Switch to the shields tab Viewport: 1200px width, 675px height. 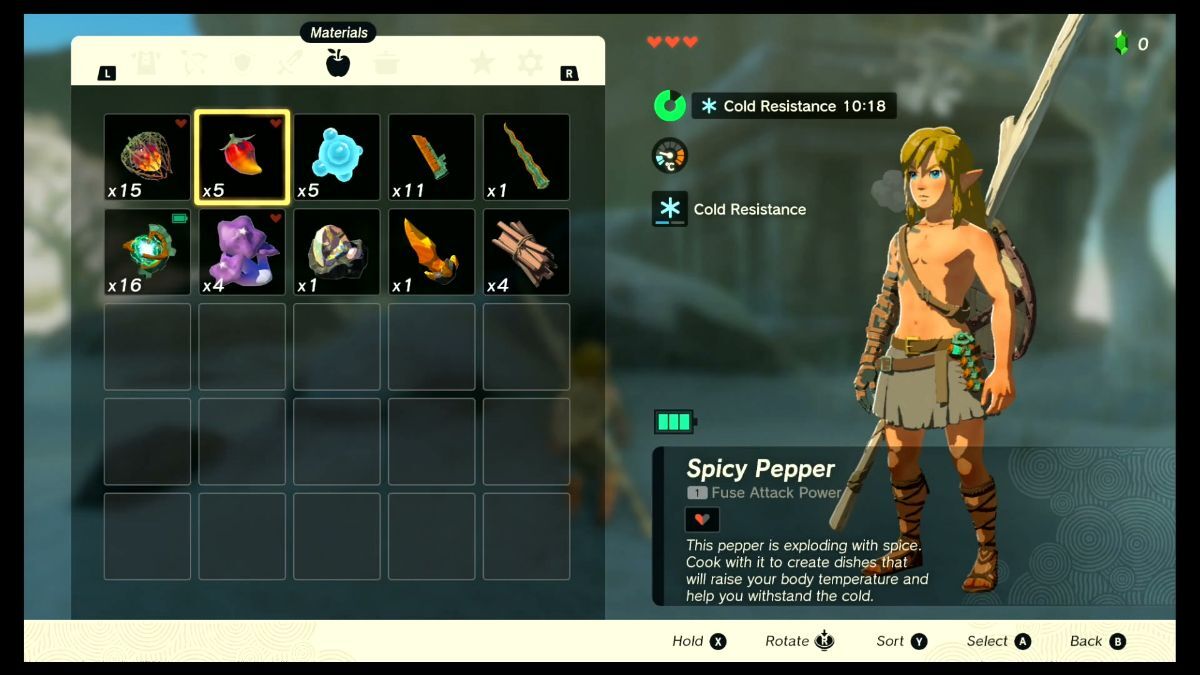[241, 64]
